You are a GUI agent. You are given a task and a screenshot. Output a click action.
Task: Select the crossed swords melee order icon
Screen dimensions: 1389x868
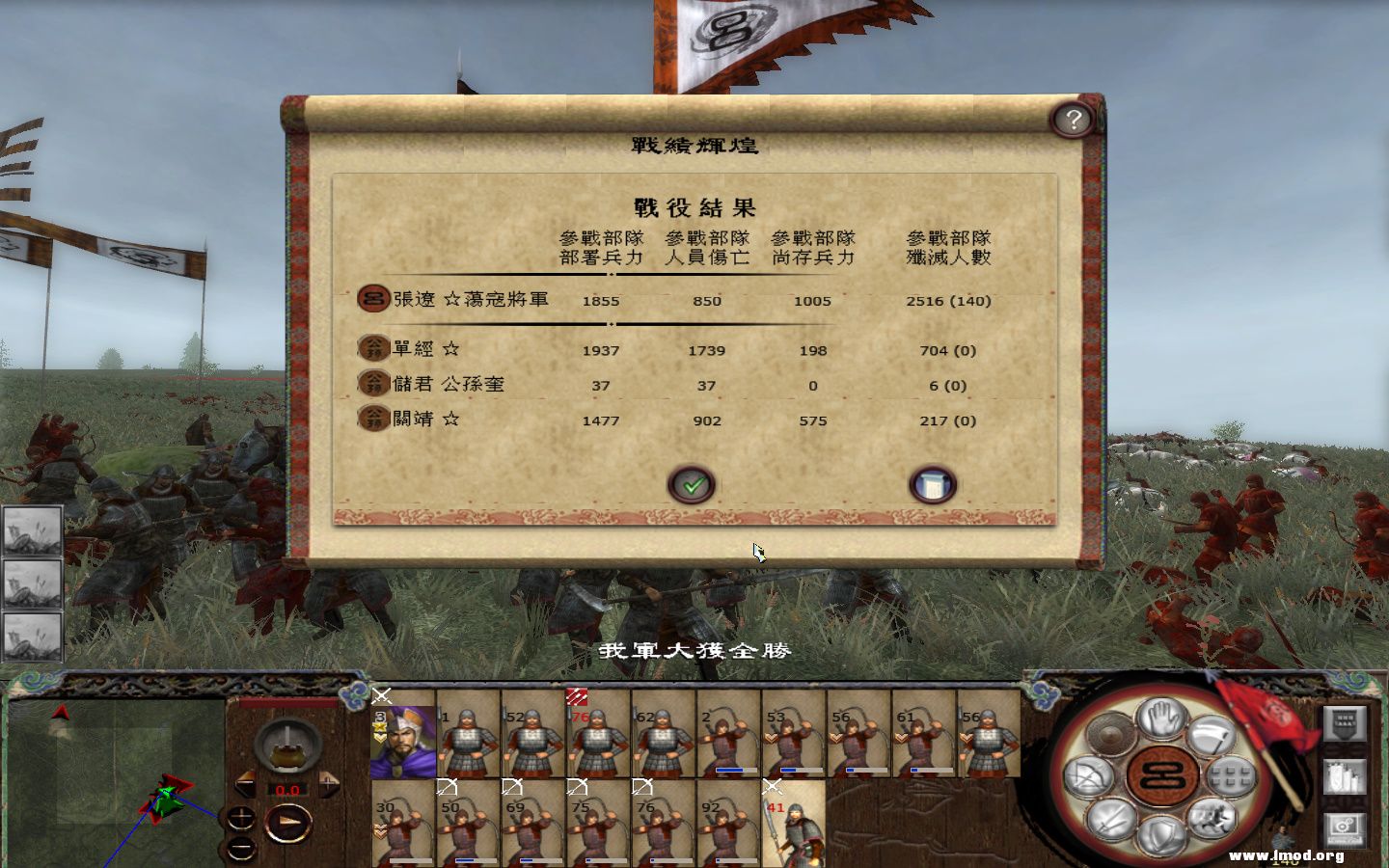click(x=1113, y=817)
